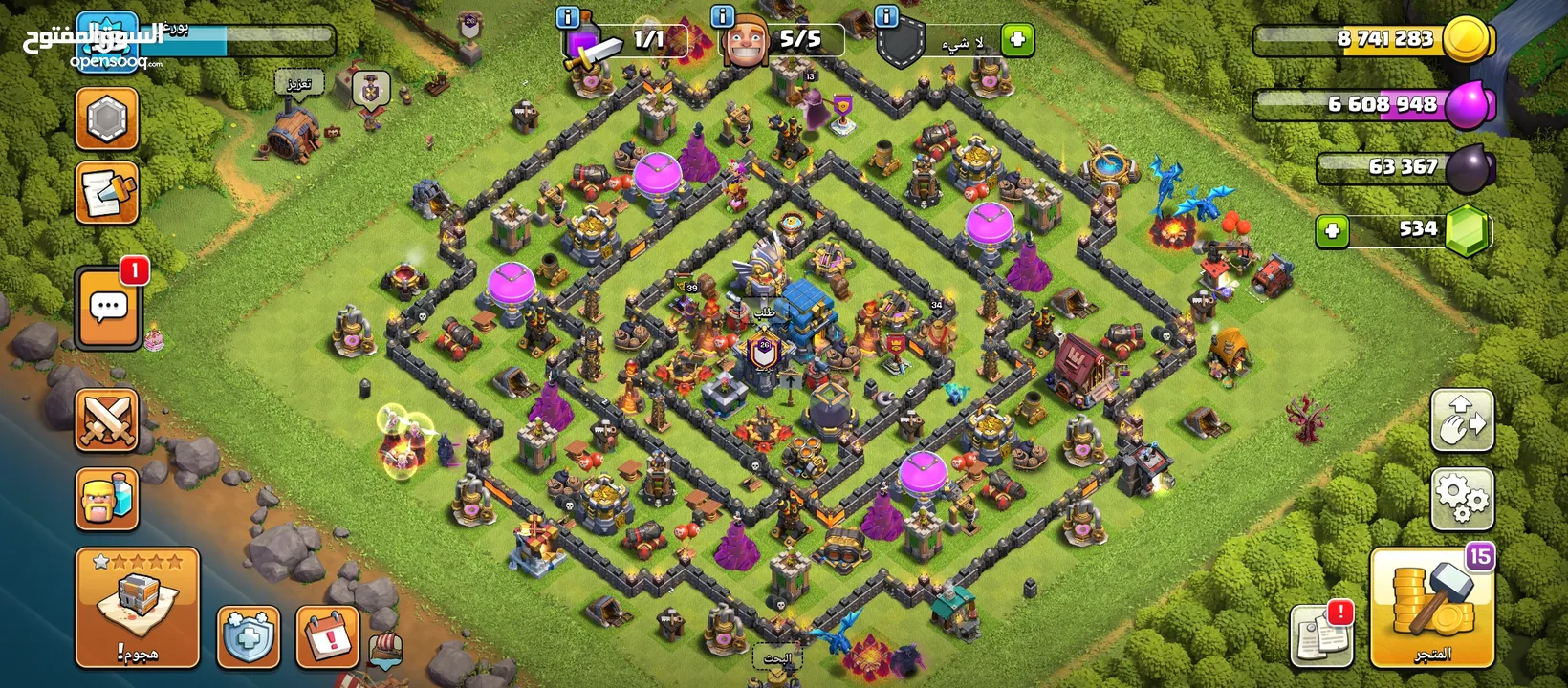Open the blue shield info button
The height and width of the screenshot is (688, 1568).
point(249,636)
